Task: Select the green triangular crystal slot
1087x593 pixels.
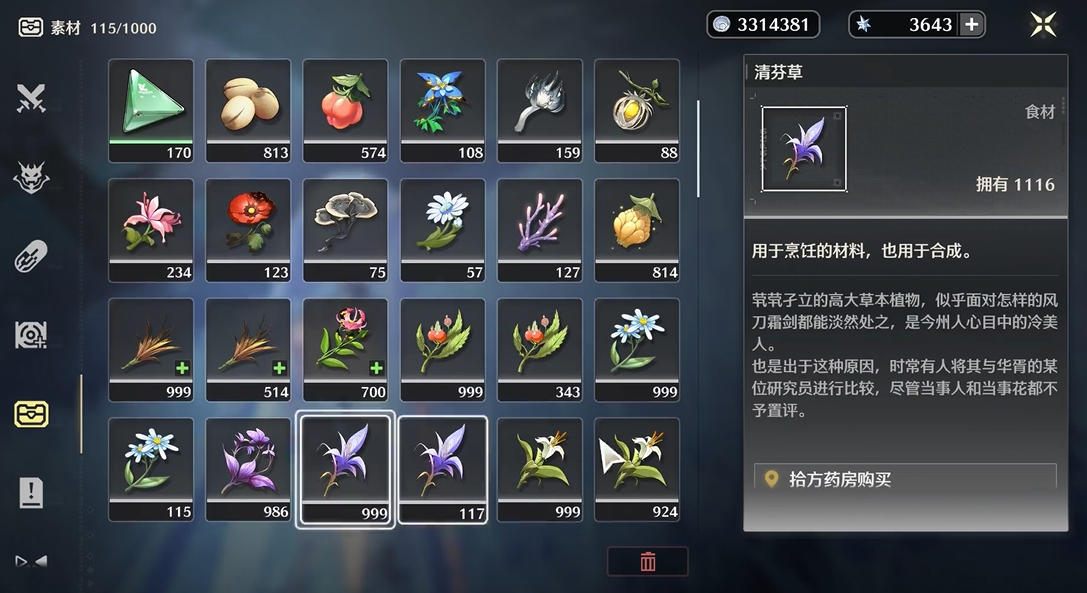Action: (x=151, y=110)
